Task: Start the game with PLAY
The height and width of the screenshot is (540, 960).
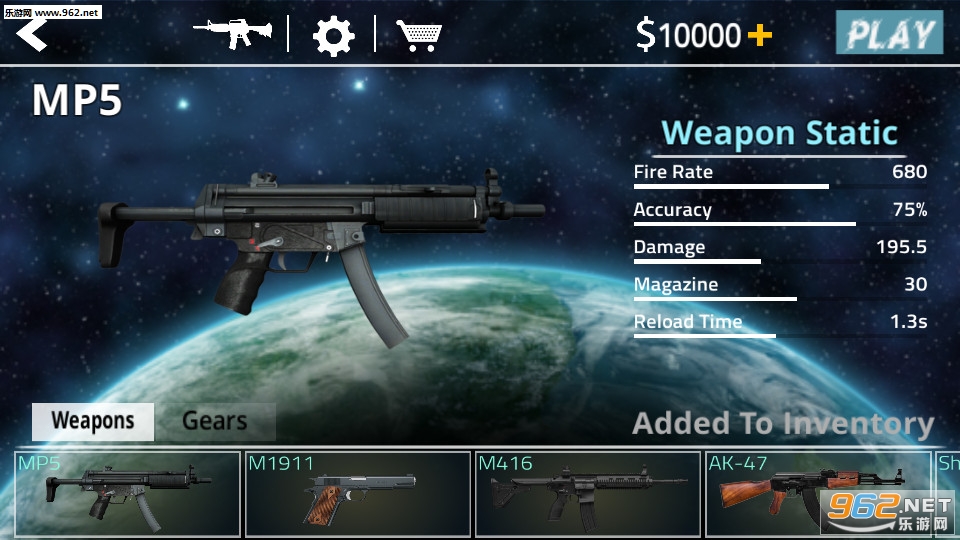Action: [889, 34]
